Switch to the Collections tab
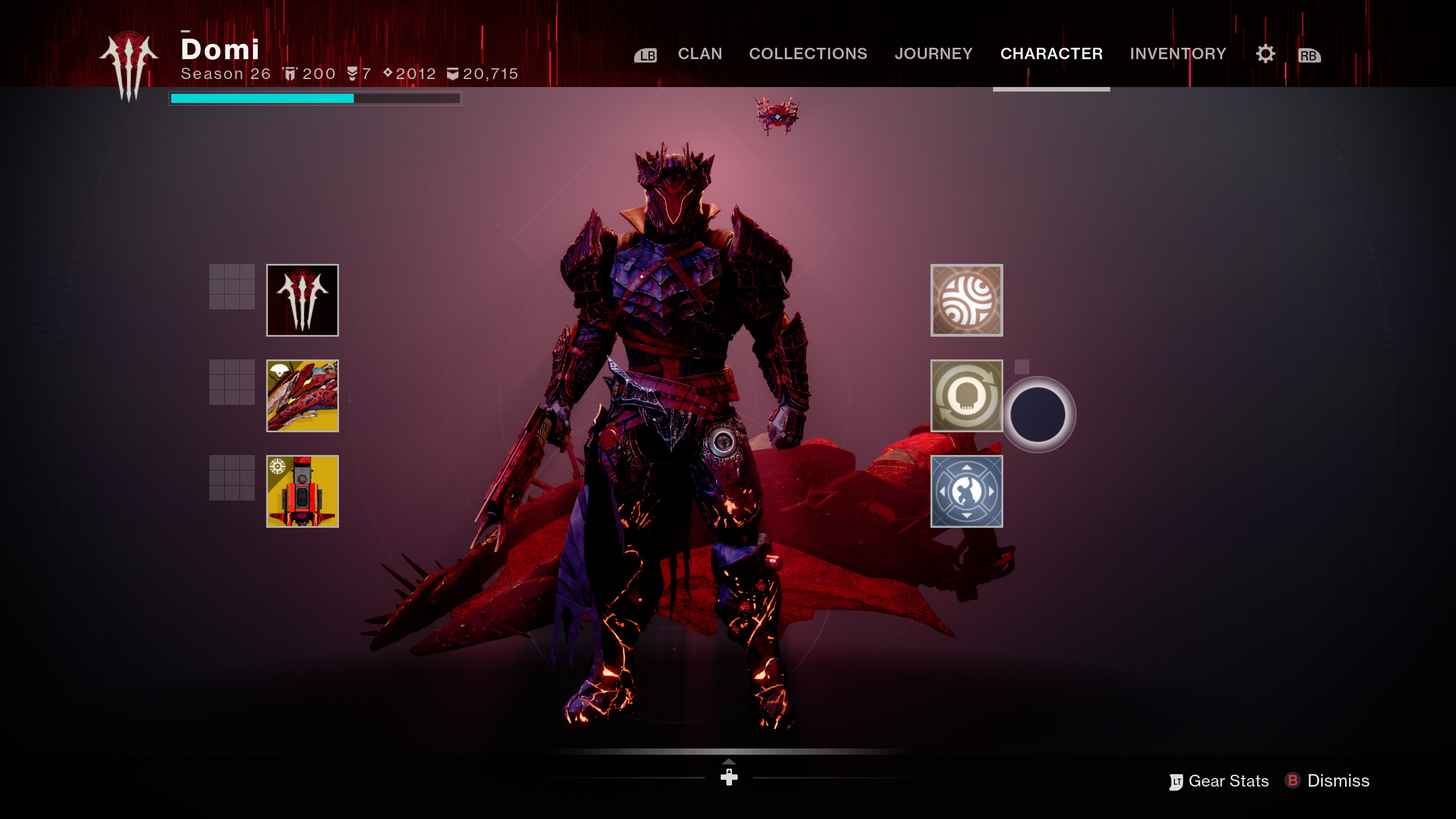 click(808, 53)
